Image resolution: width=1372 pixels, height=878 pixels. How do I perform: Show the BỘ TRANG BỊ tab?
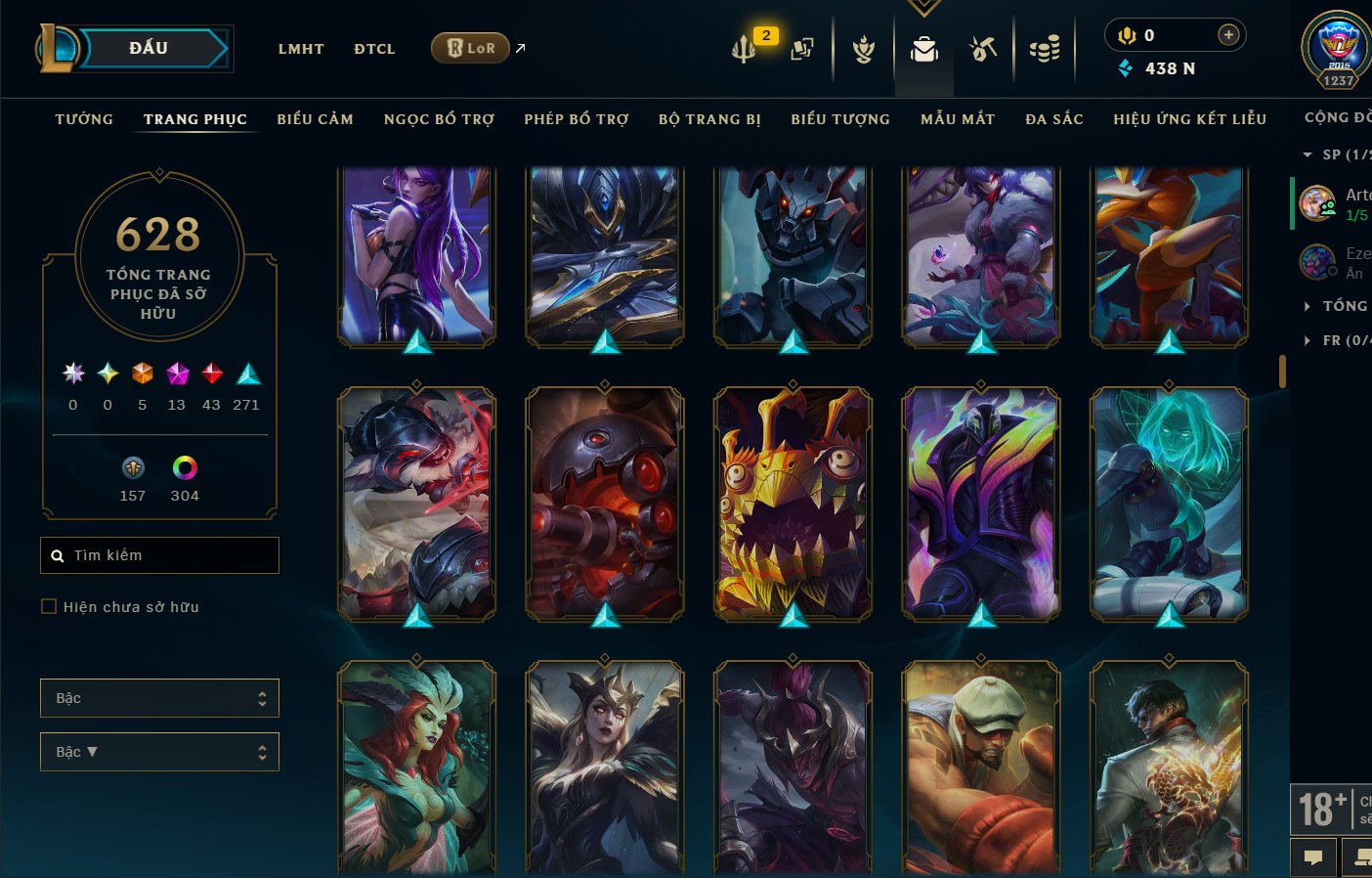[709, 119]
